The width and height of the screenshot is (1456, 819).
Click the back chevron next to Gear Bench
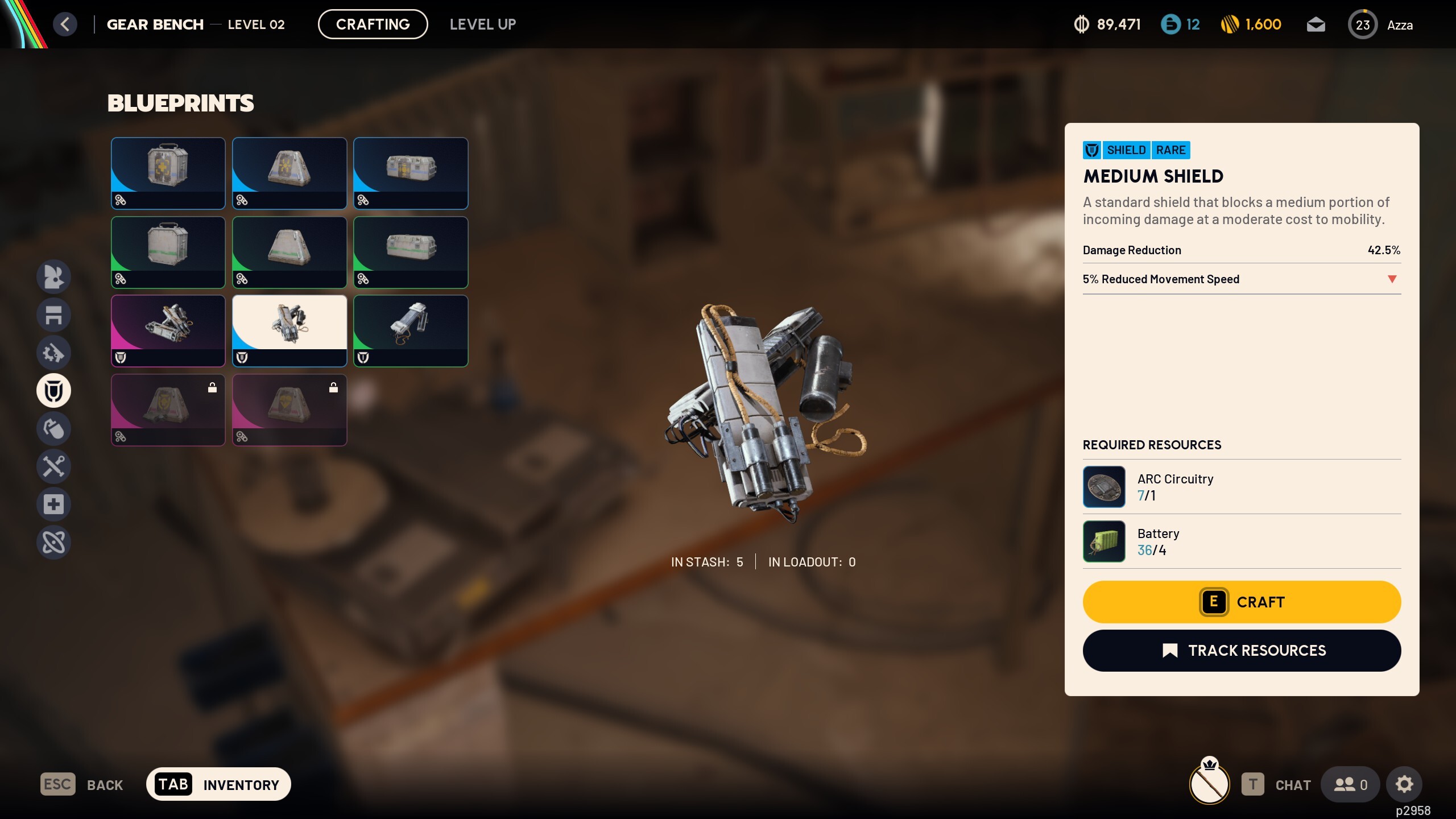point(65,24)
